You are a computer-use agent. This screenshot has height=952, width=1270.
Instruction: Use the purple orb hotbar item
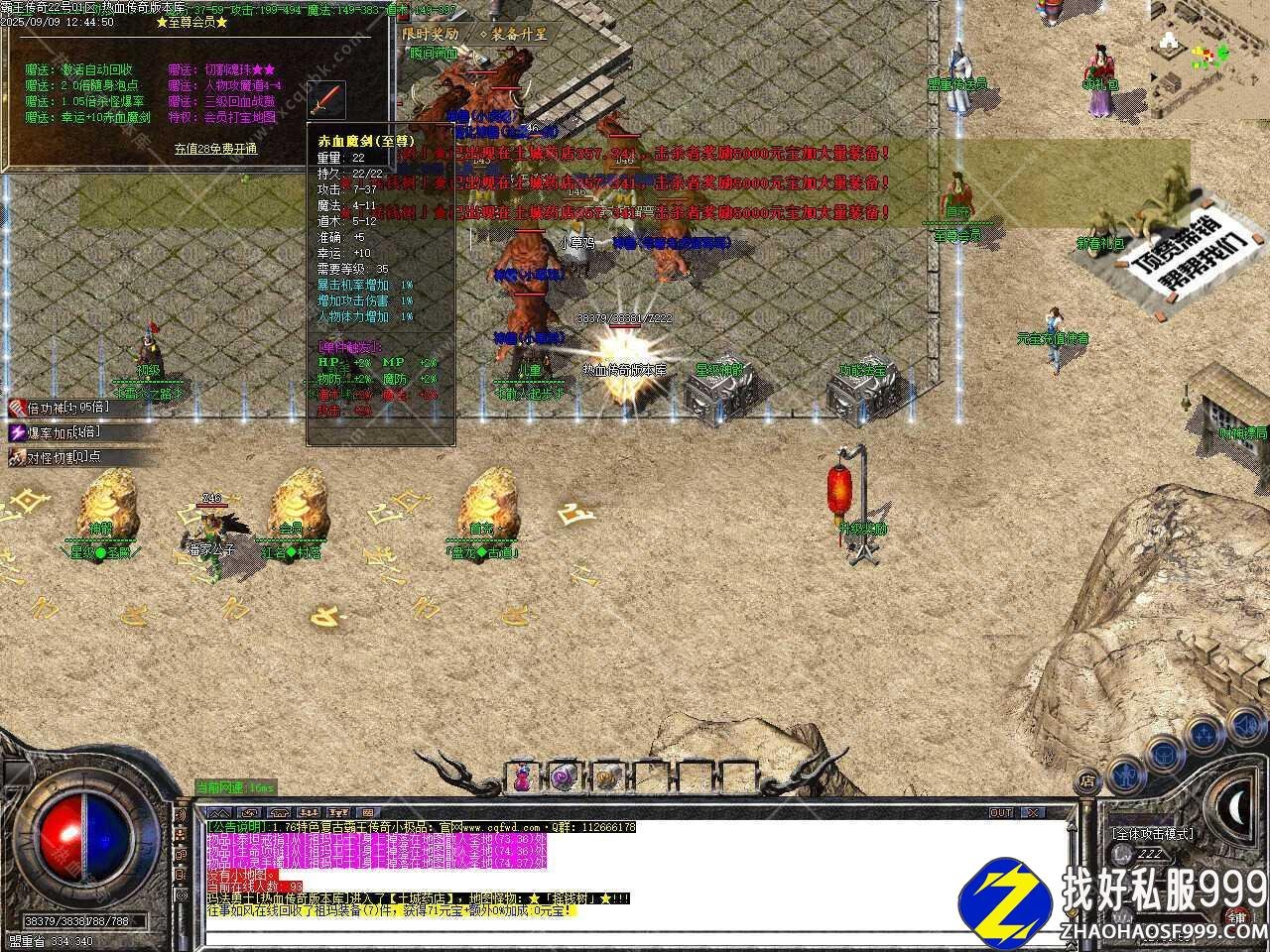point(564,777)
